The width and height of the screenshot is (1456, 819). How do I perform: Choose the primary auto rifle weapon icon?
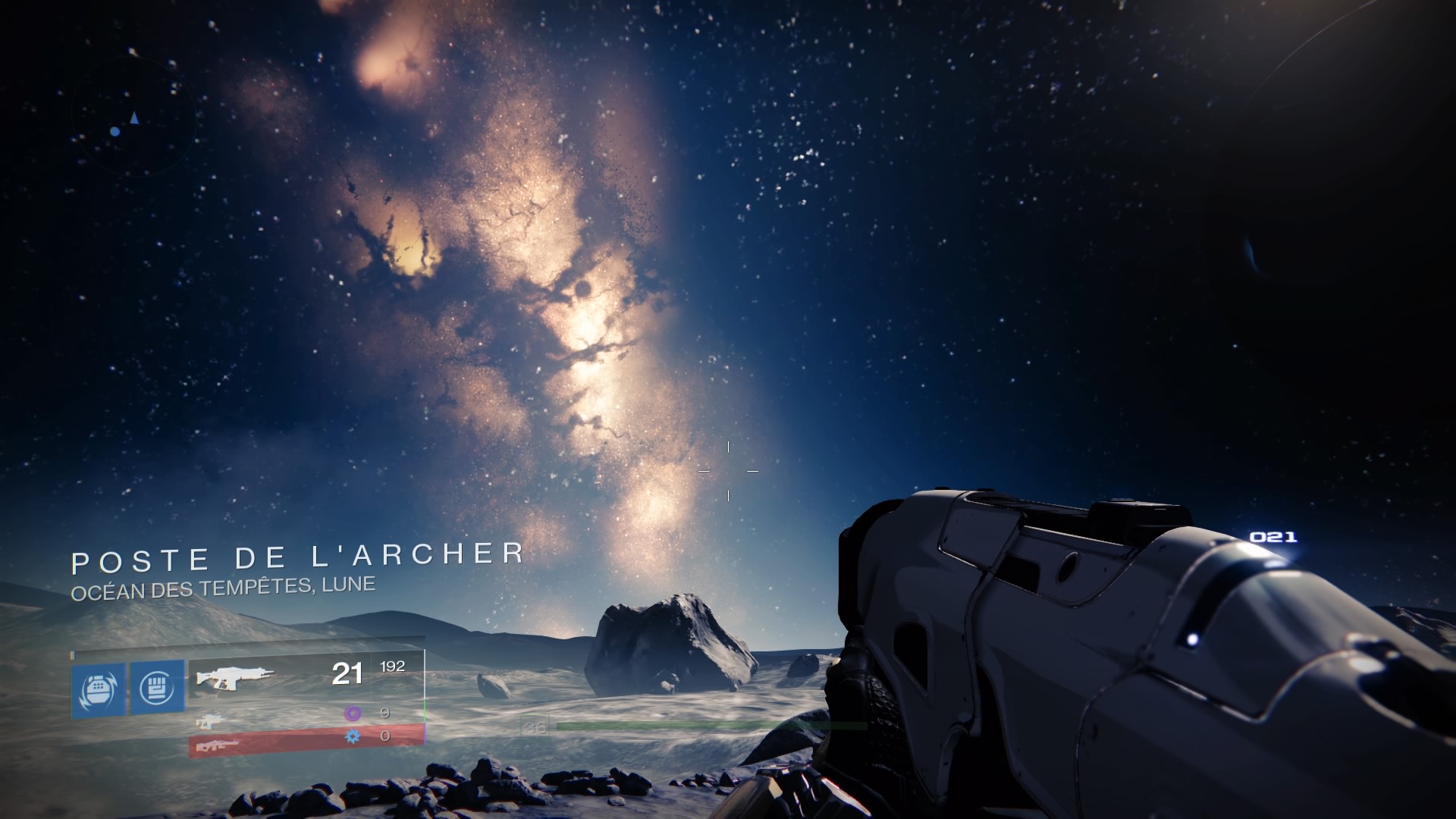pyautogui.click(x=234, y=676)
